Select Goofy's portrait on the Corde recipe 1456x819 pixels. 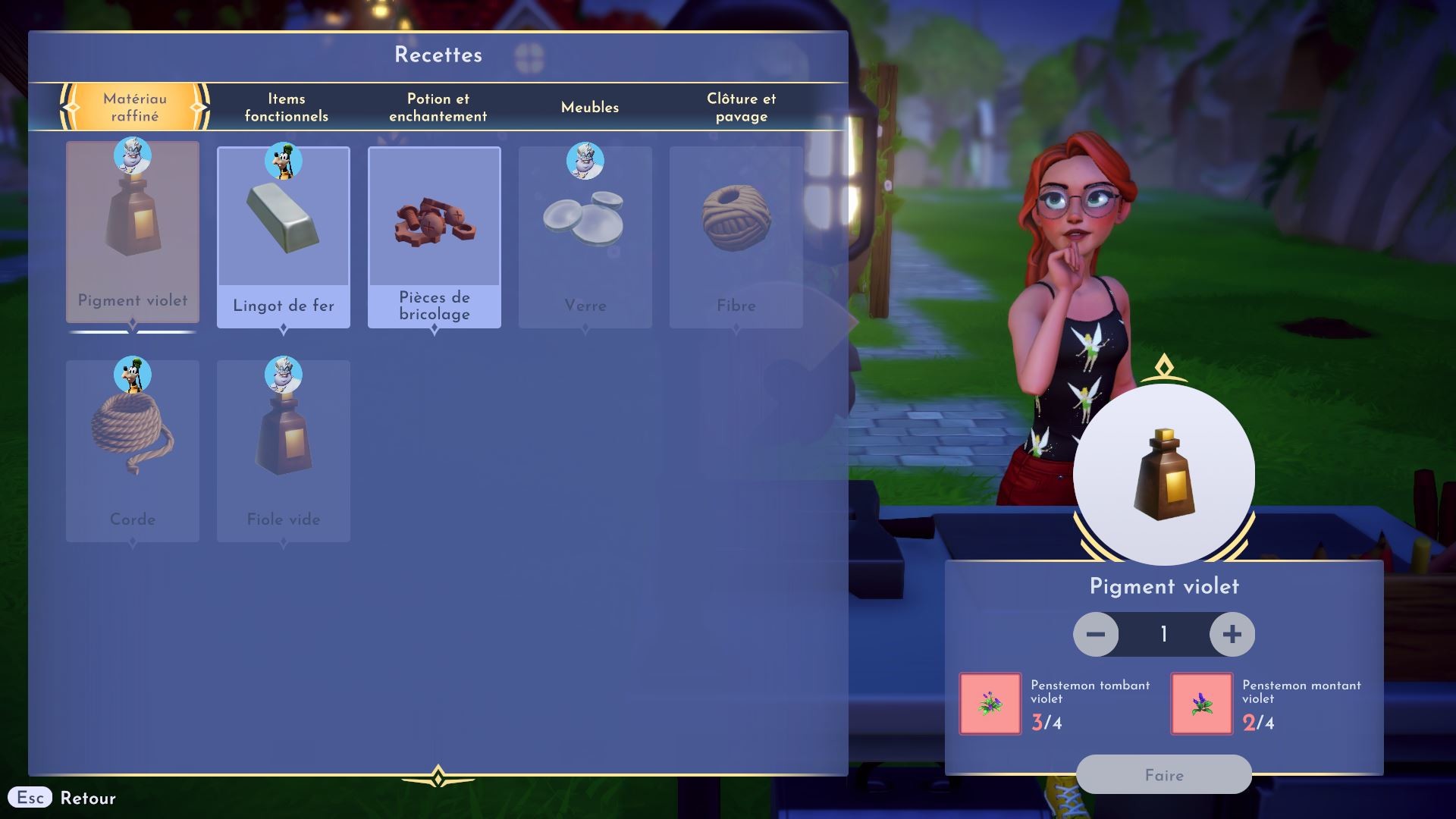click(x=133, y=373)
